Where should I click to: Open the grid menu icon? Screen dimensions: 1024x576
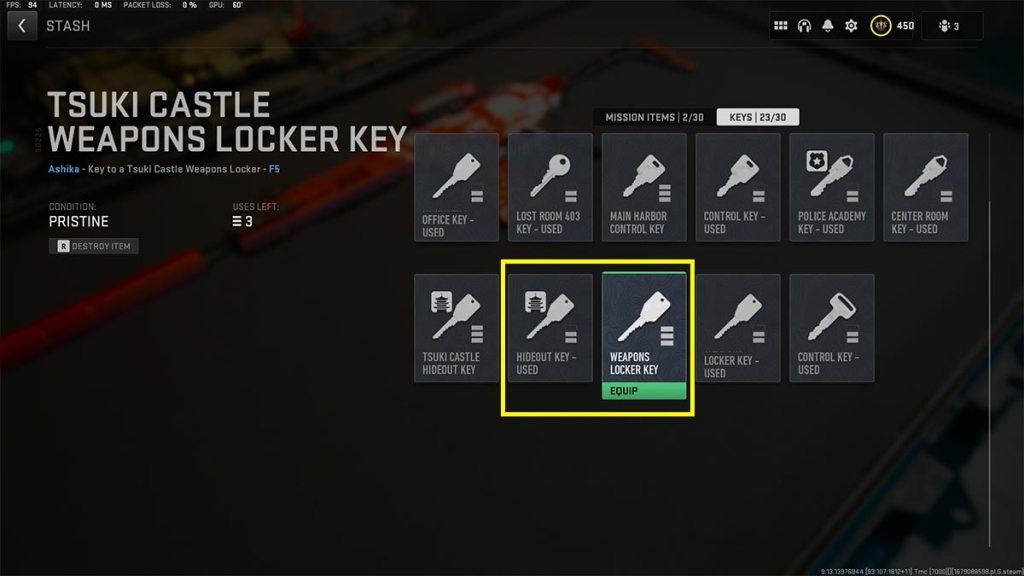point(781,26)
